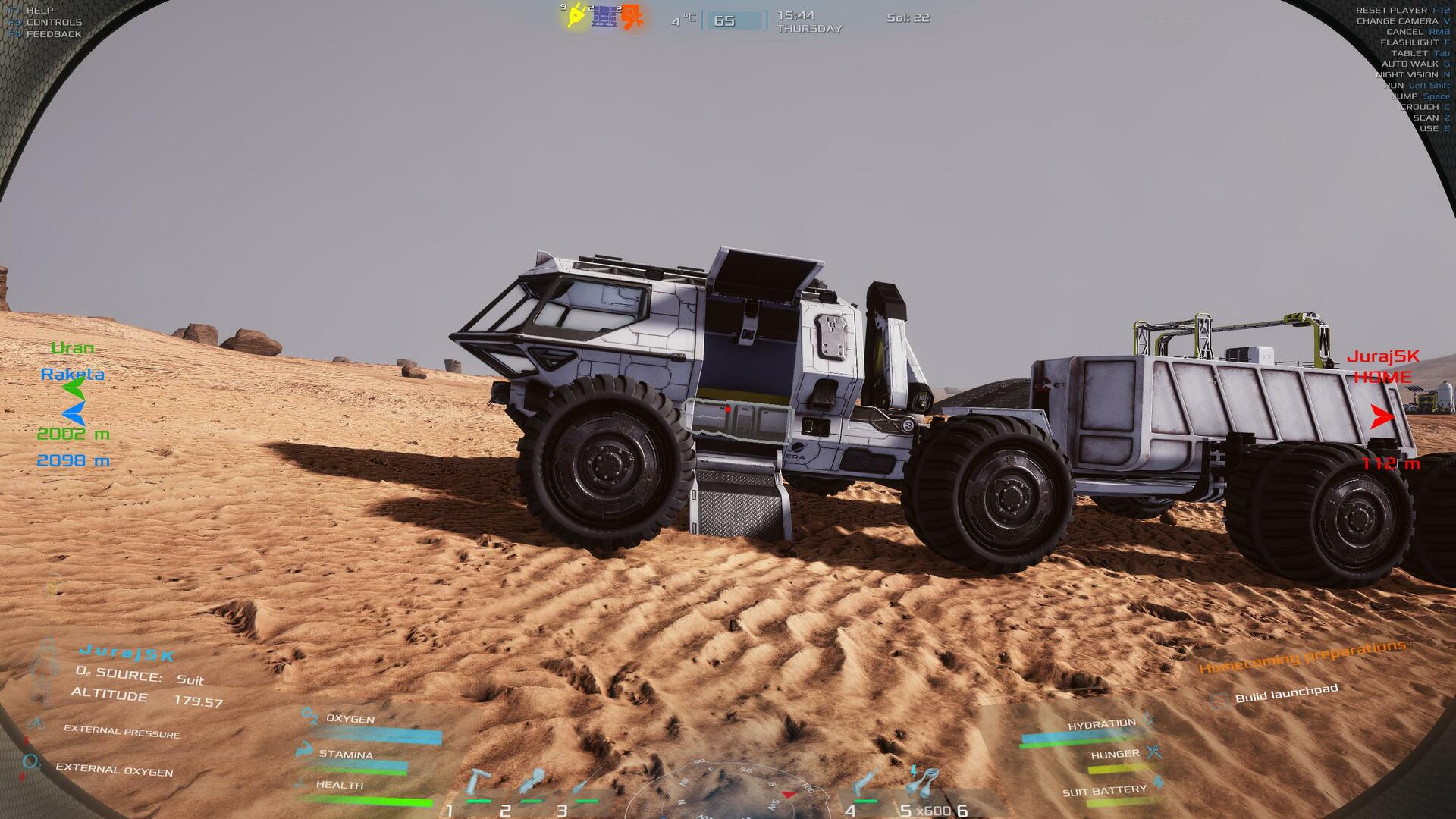
Task: Select the tool in hotbar slot 1
Action: (x=478, y=785)
